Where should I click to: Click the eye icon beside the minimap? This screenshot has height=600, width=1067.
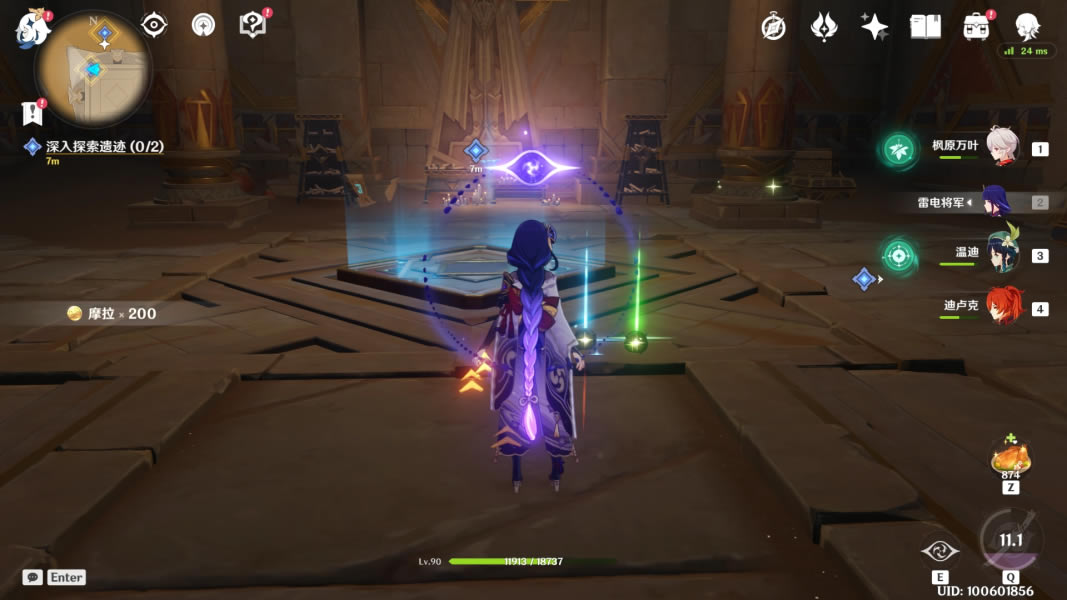coord(154,25)
